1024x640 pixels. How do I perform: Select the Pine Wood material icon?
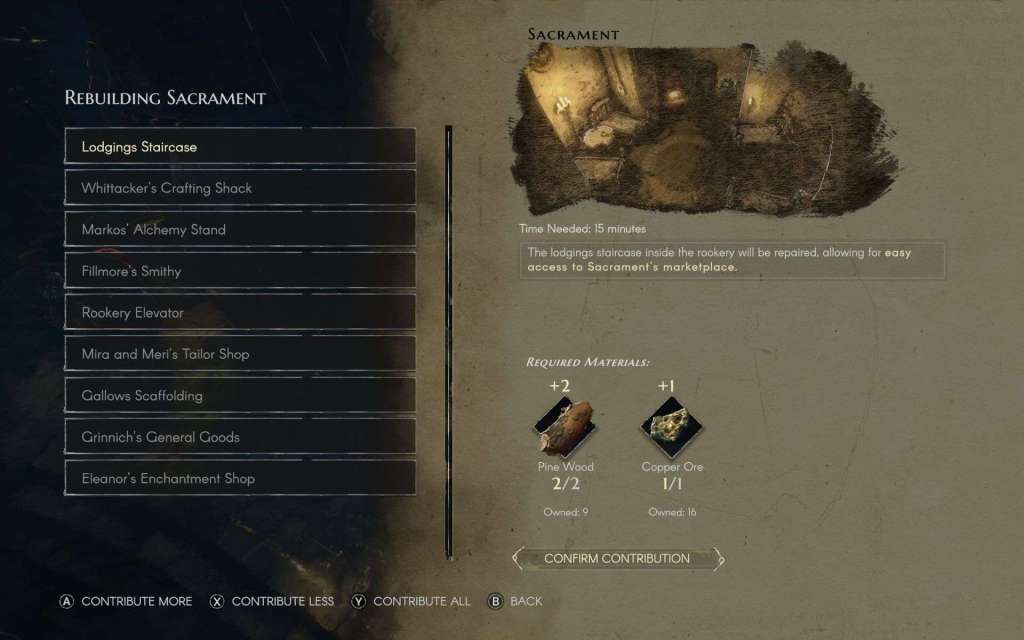[x=564, y=426]
